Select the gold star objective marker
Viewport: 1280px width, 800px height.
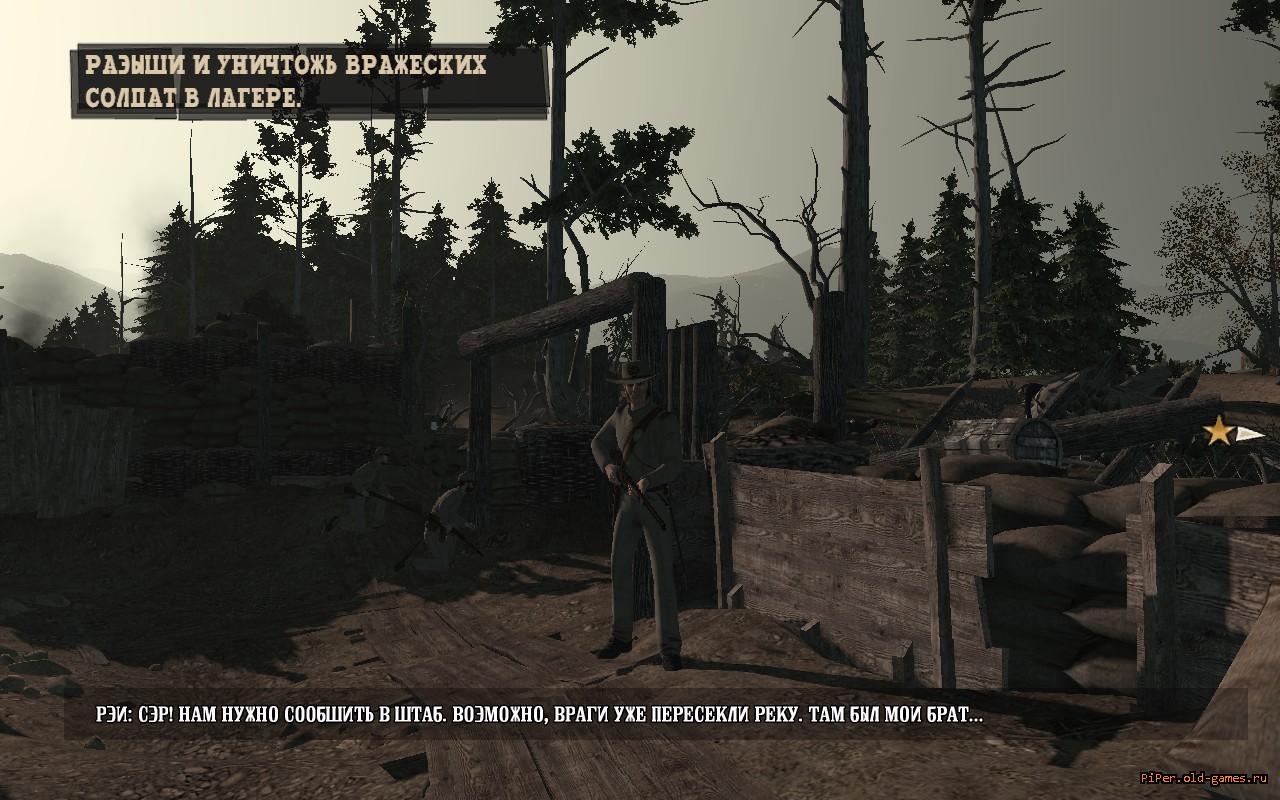1219,432
